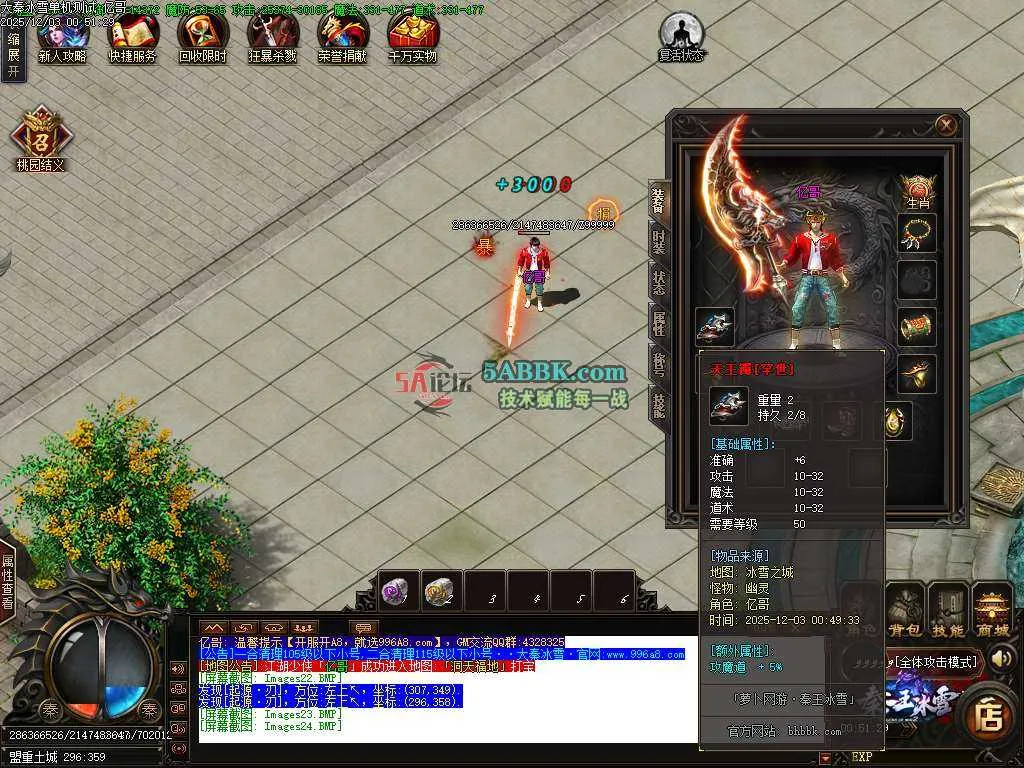
Task: Close the character equipment panel
Action: (946, 125)
